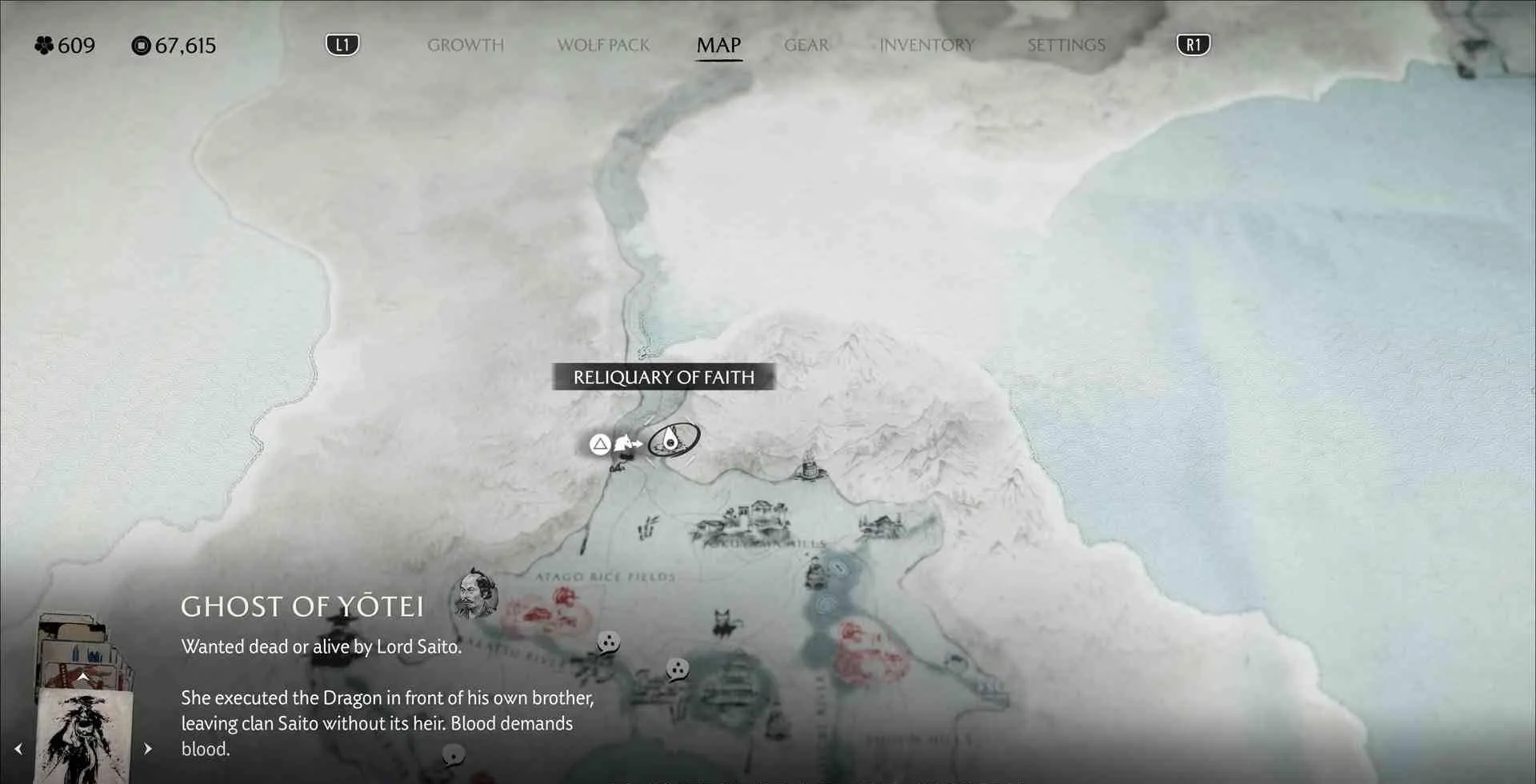Open the Wolf Pack tab
Image resolution: width=1536 pixels, height=784 pixels.
coord(603,45)
